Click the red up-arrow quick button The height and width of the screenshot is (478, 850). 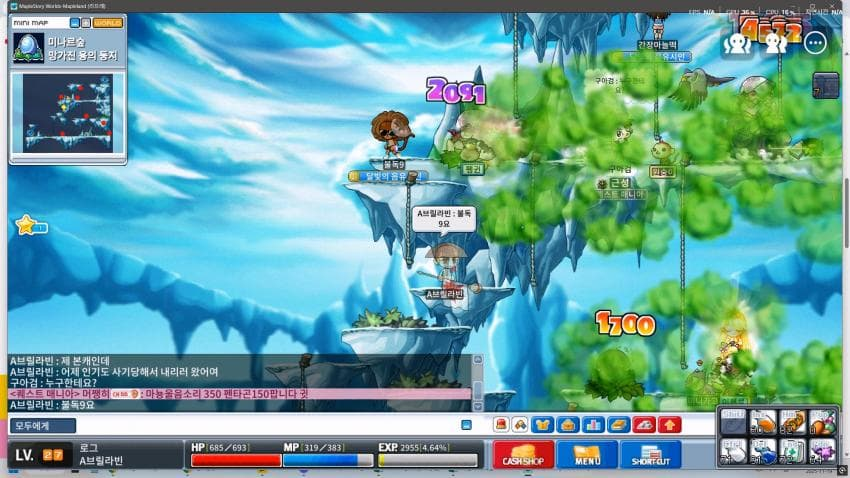click(669, 425)
